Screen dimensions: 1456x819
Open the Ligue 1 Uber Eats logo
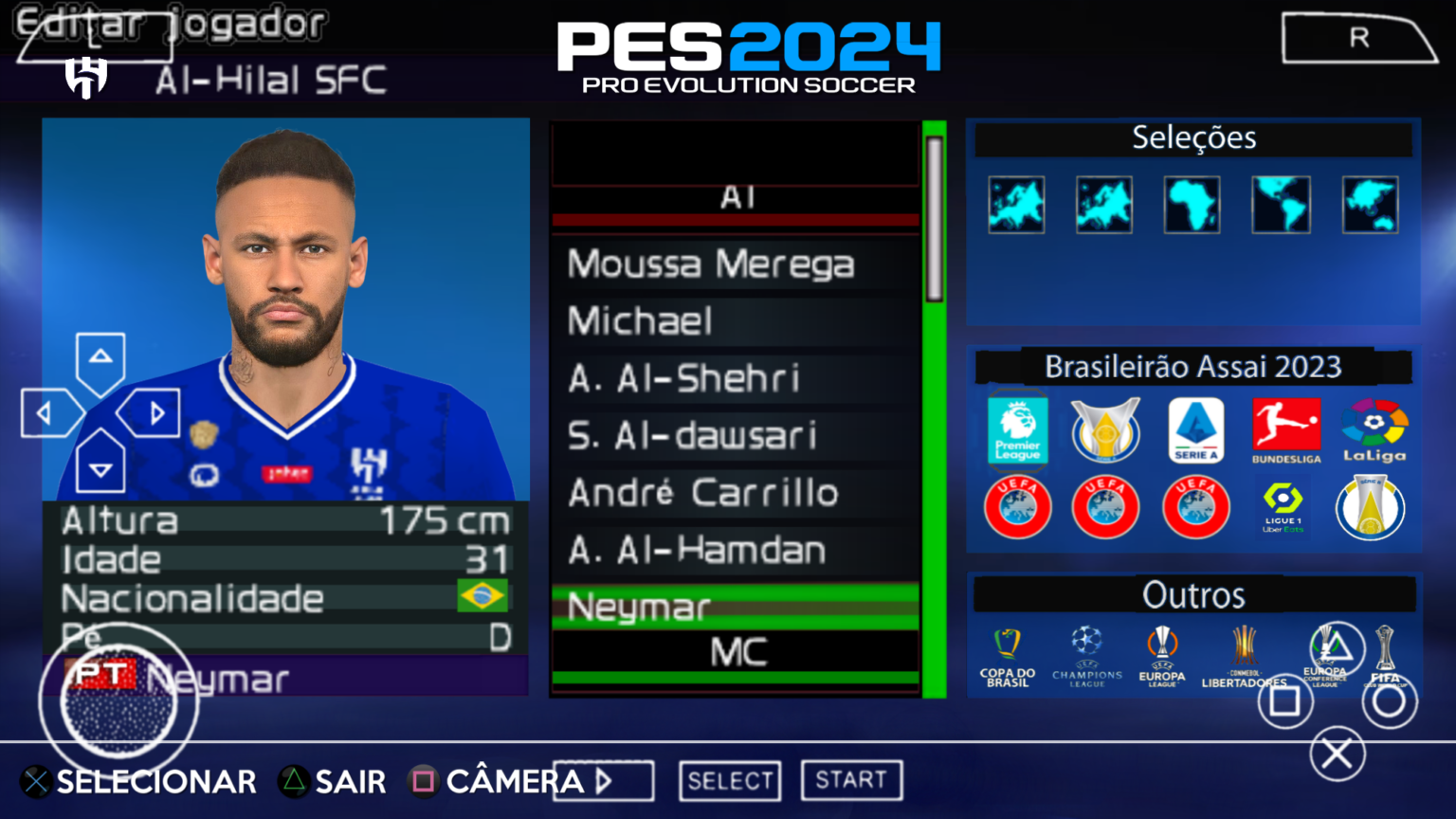pos(1284,507)
